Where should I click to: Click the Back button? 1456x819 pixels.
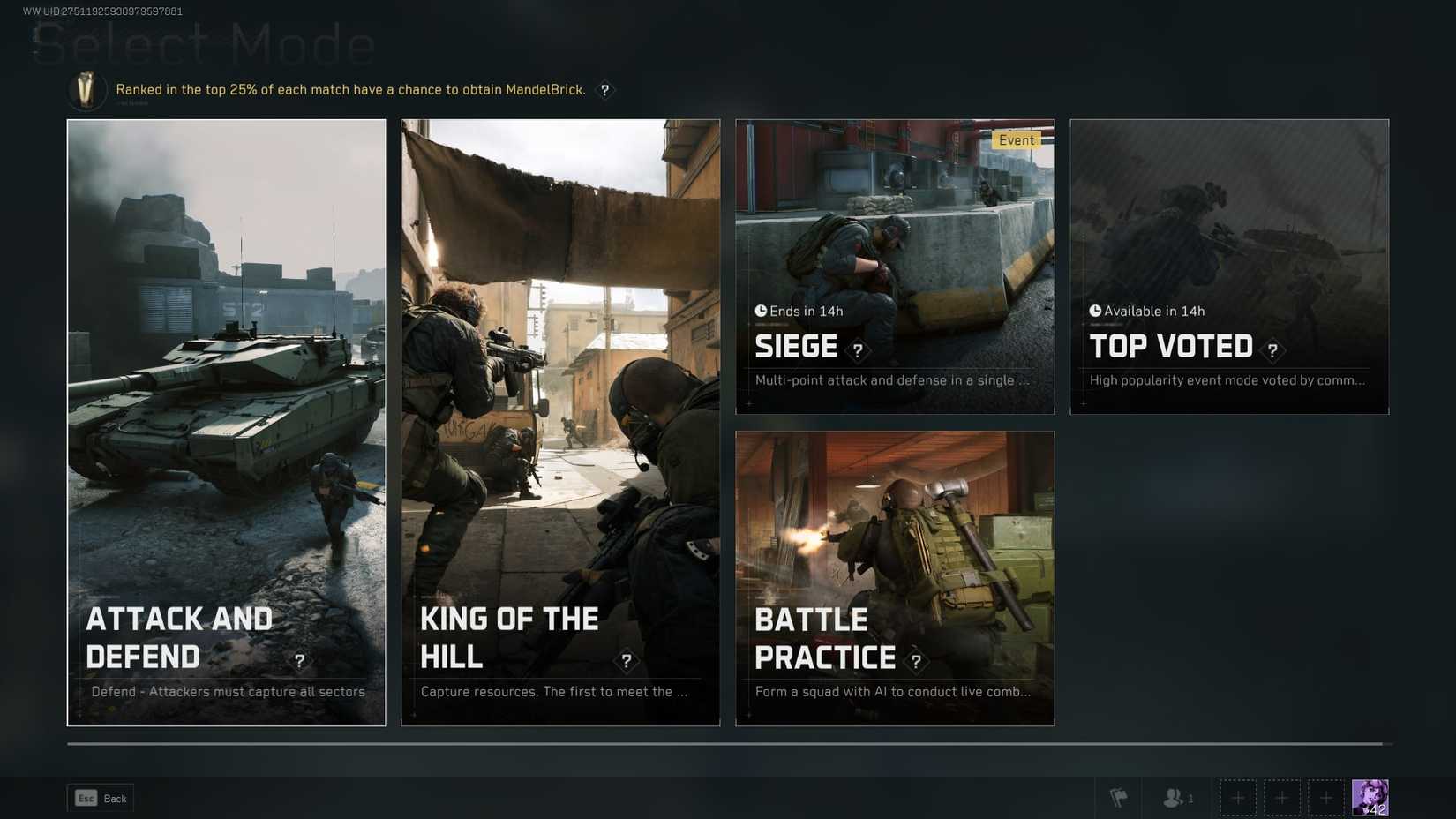[x=101, y=799]
